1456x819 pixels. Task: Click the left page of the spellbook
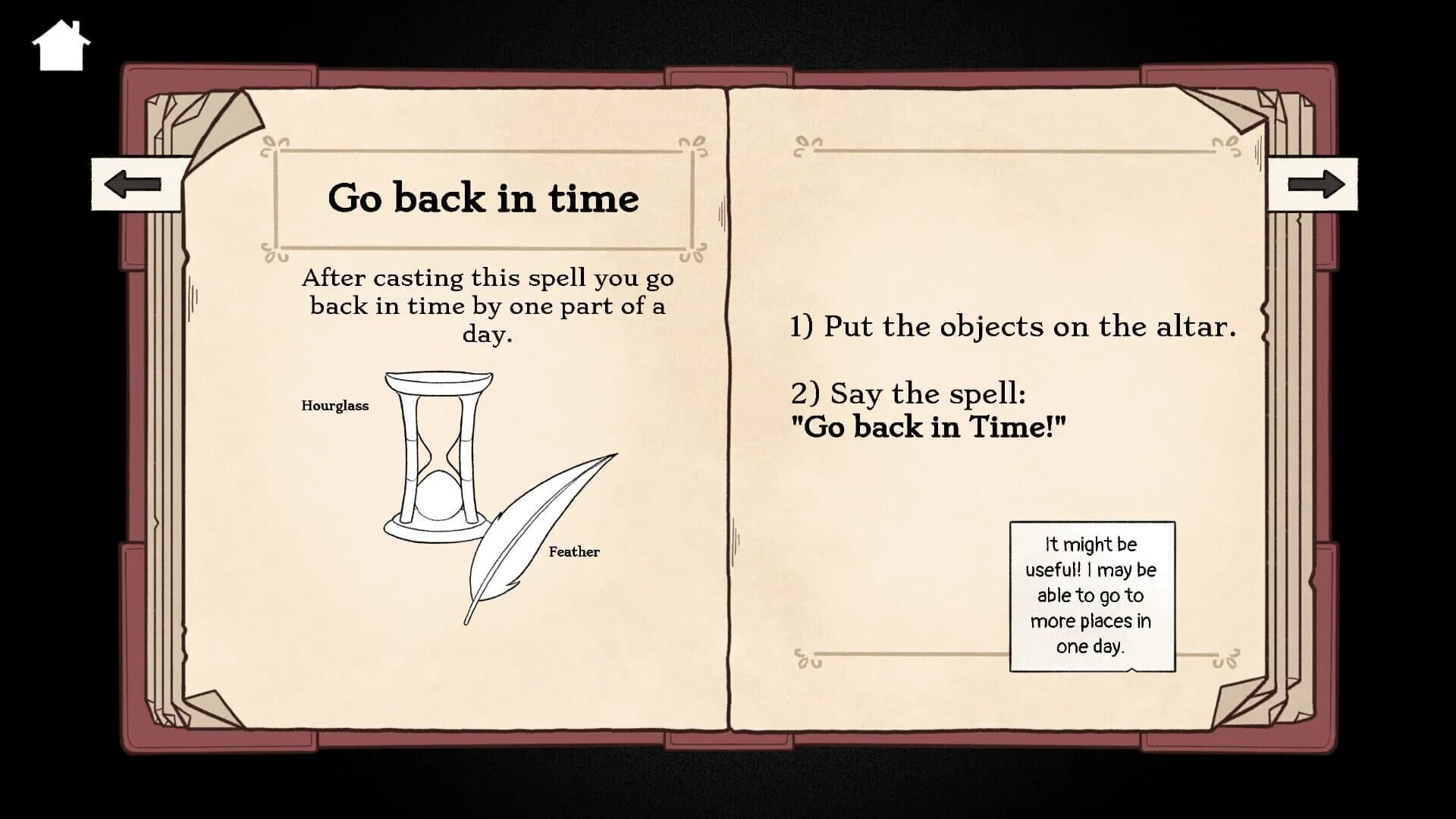point(455,645)
